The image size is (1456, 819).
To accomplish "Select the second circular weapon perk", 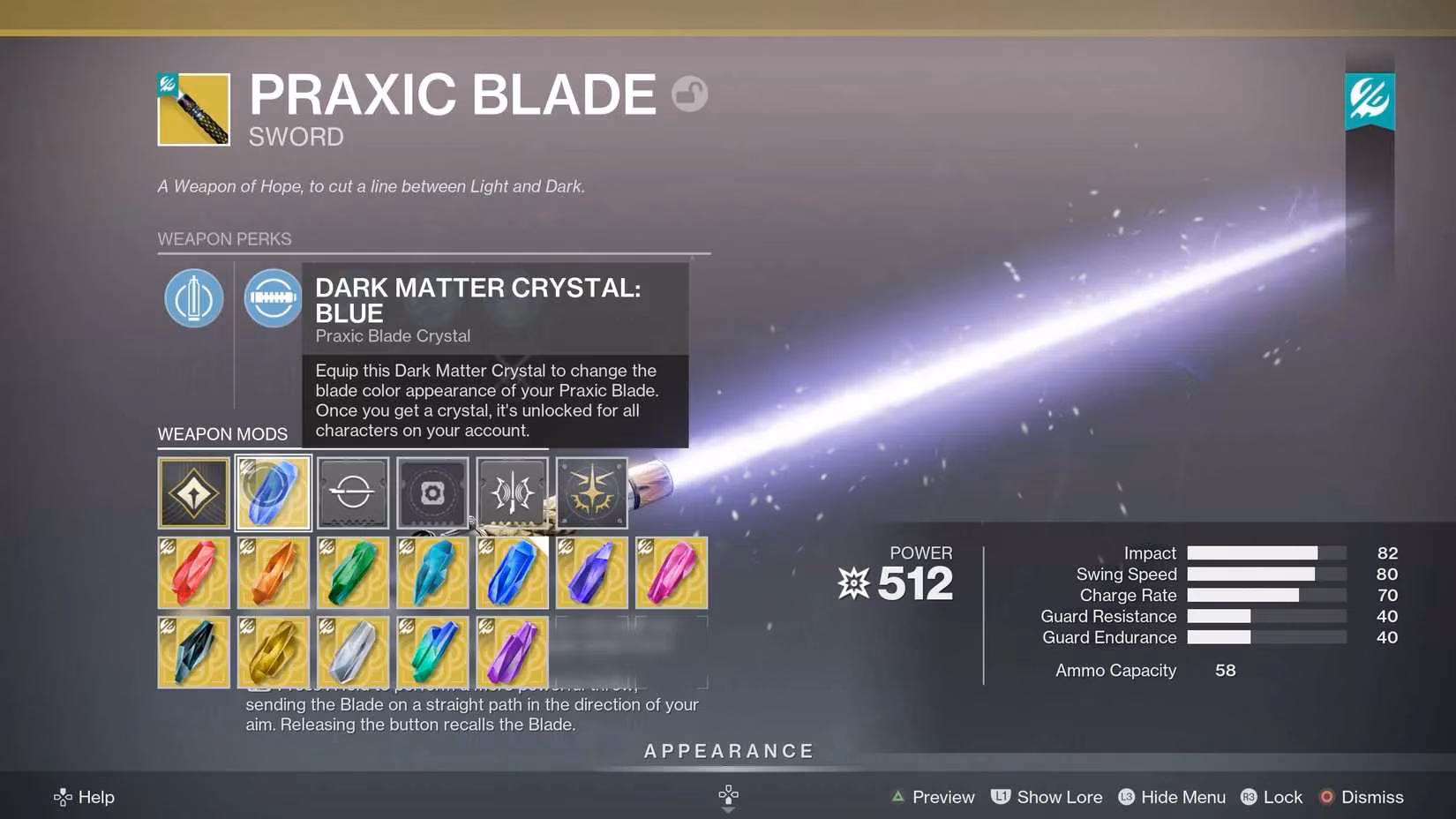I will (273, 298).
